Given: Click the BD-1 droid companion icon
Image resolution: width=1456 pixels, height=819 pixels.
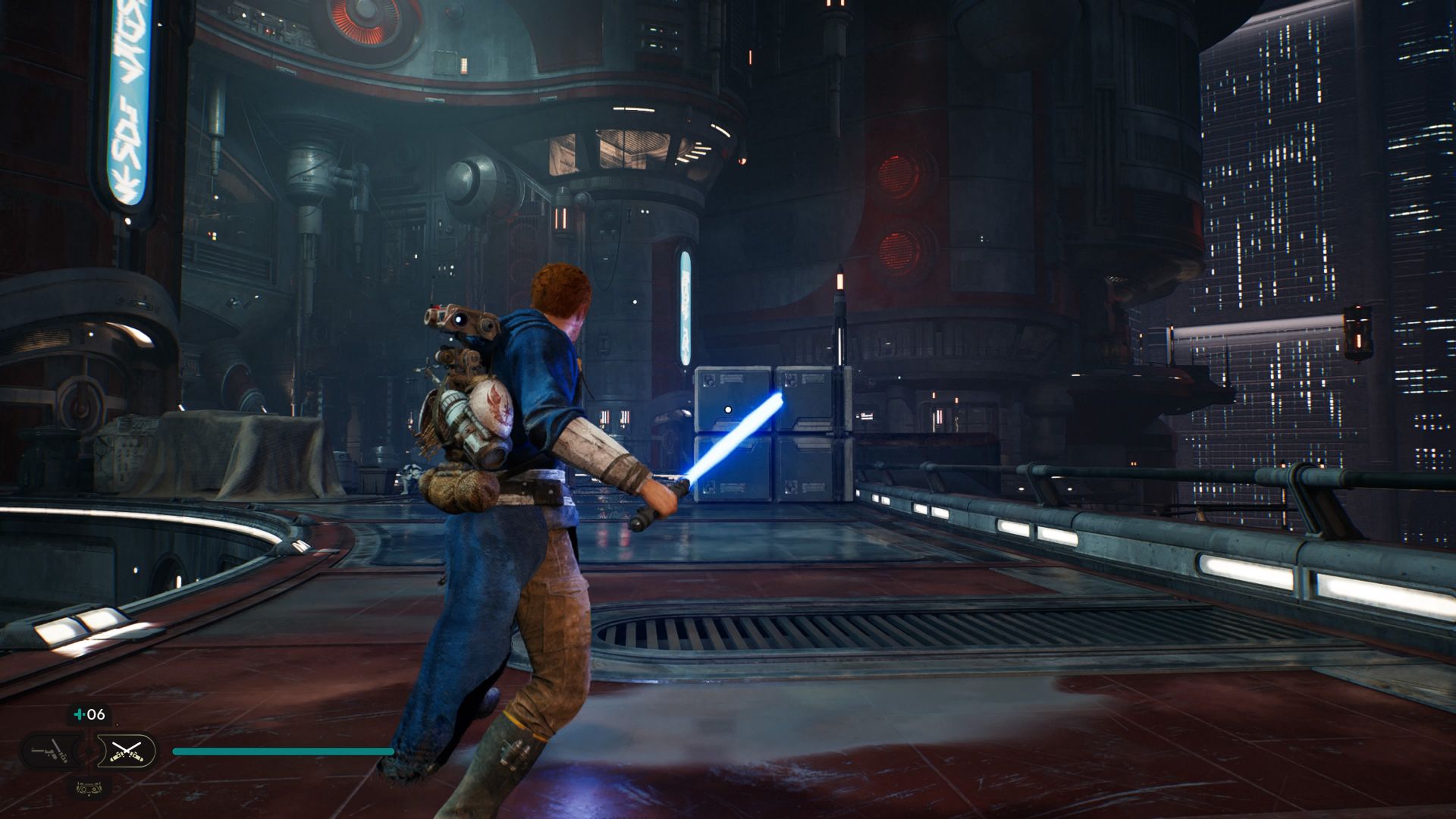Looking at the screenshot, I should point(89,790).
